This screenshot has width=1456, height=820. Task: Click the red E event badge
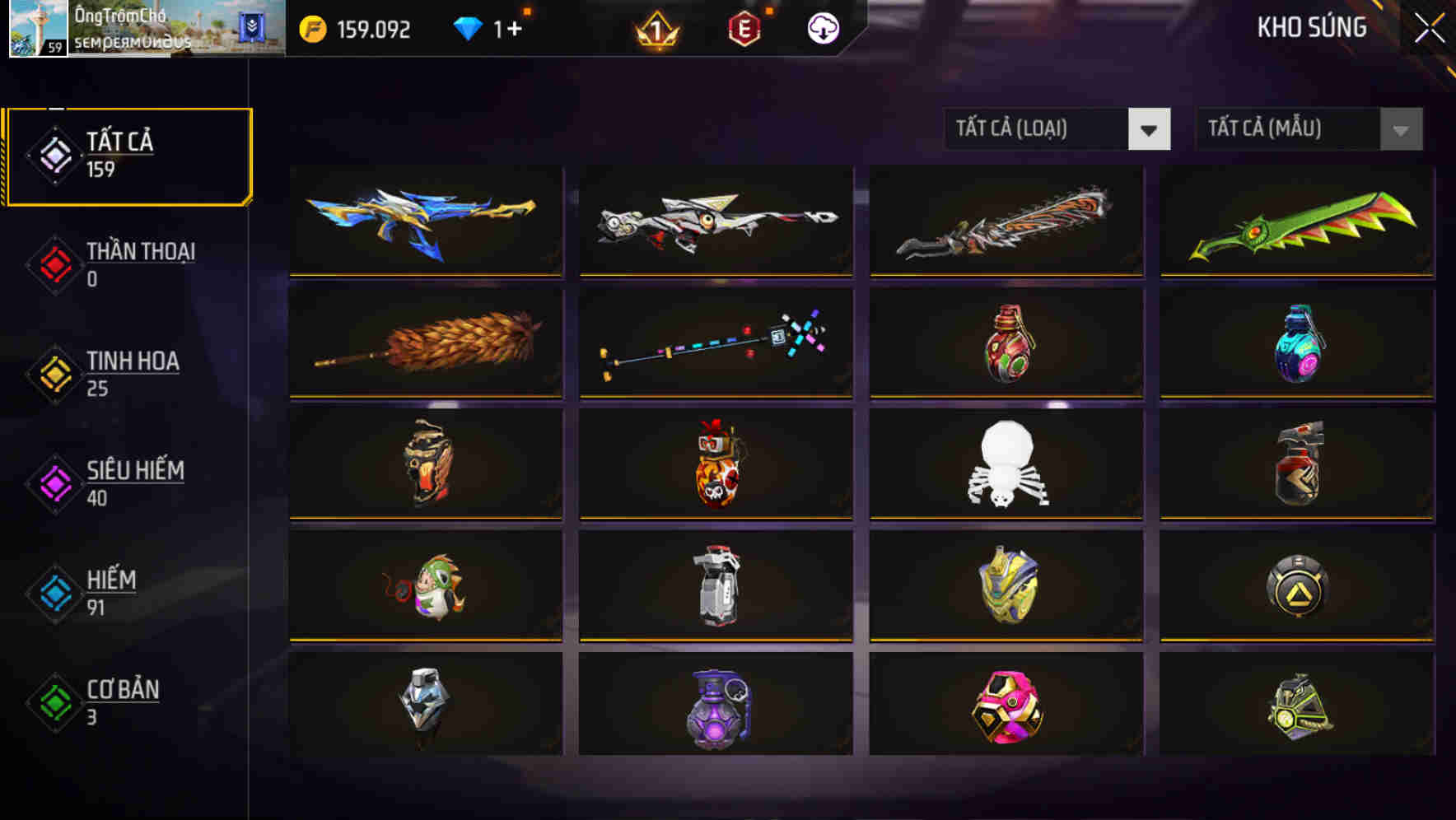743,27
